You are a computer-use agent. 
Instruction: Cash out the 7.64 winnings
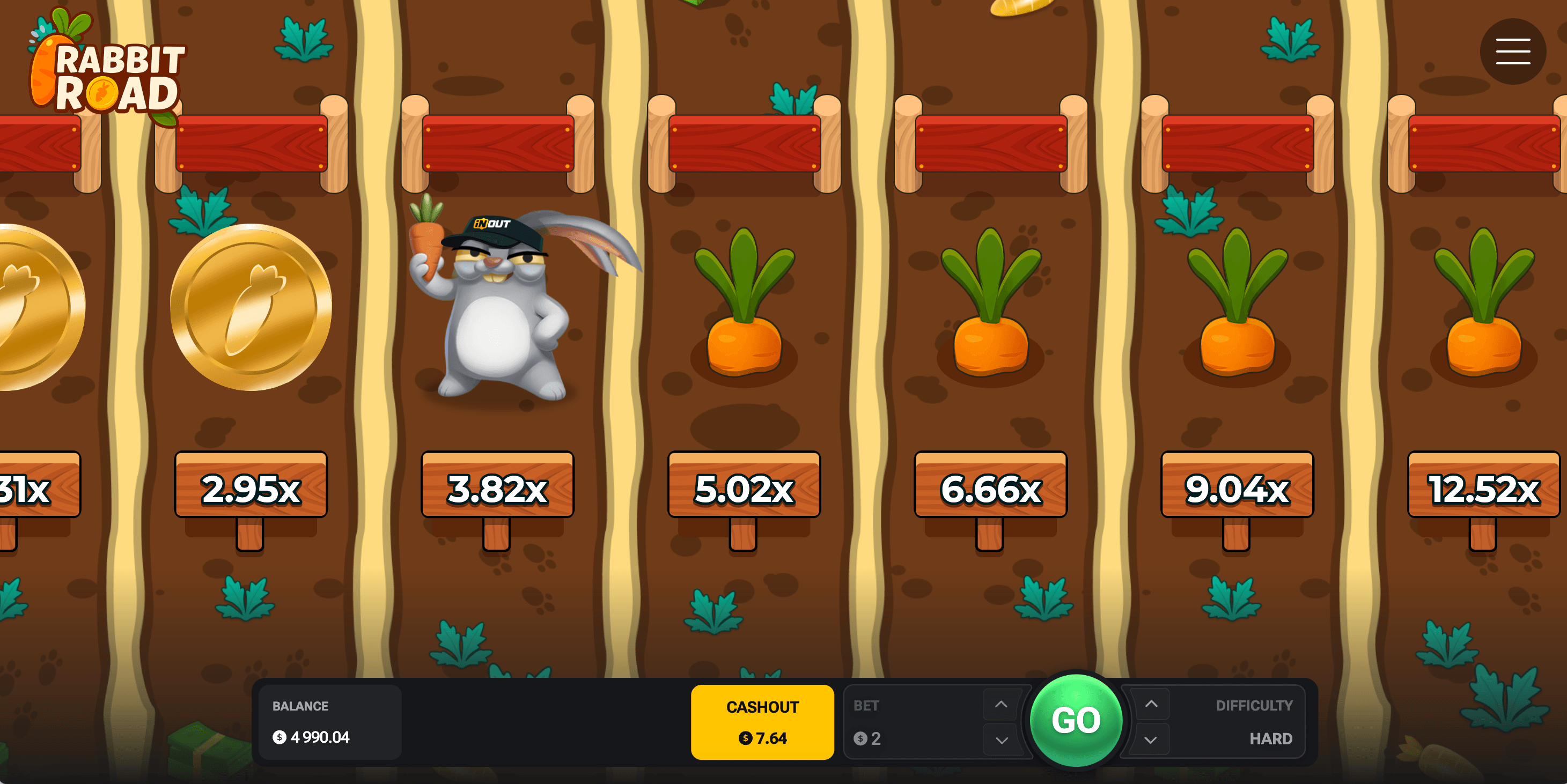tap(762, 722)
